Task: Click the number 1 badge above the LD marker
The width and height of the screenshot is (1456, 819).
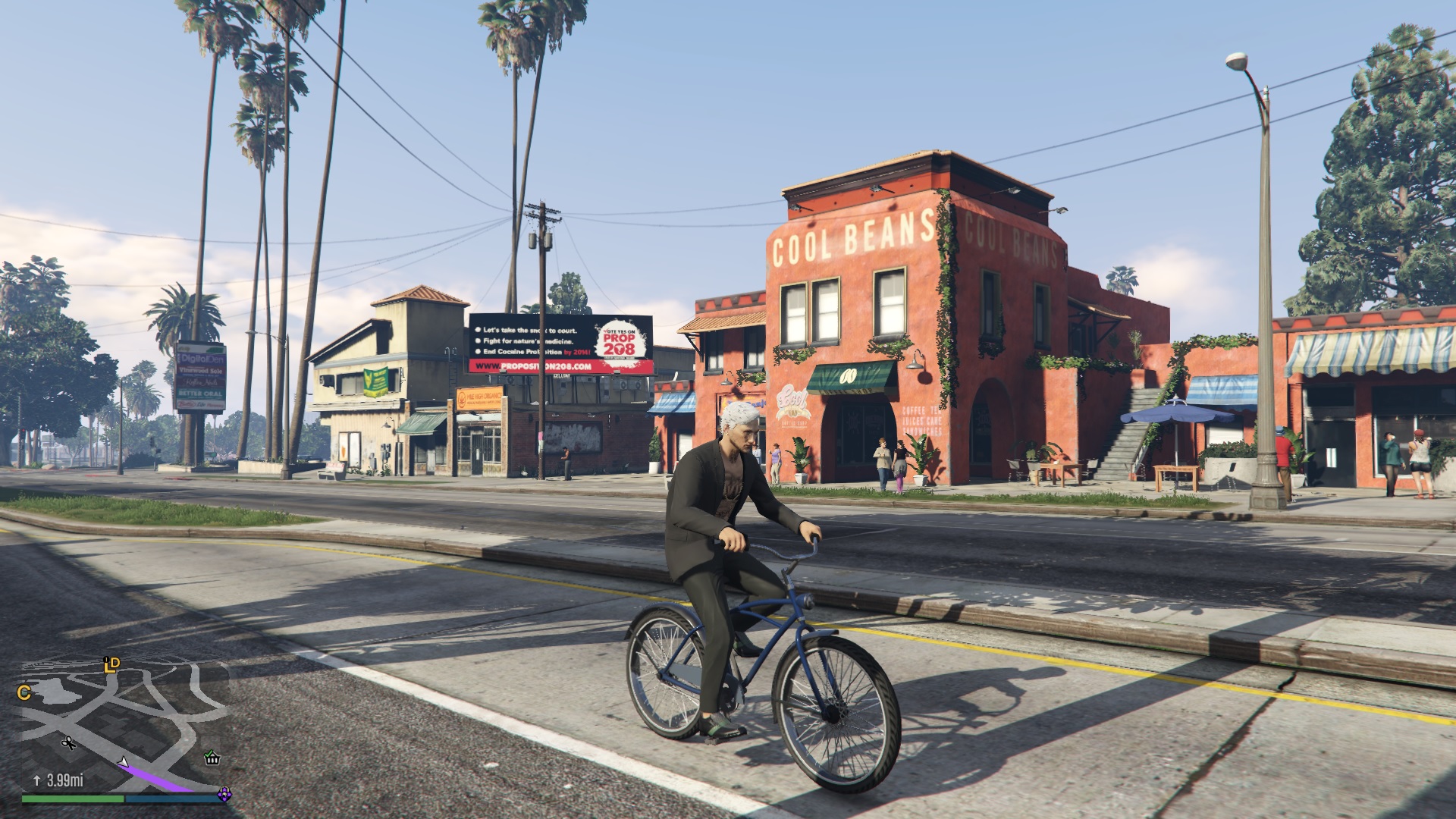Action: (106, 659)
